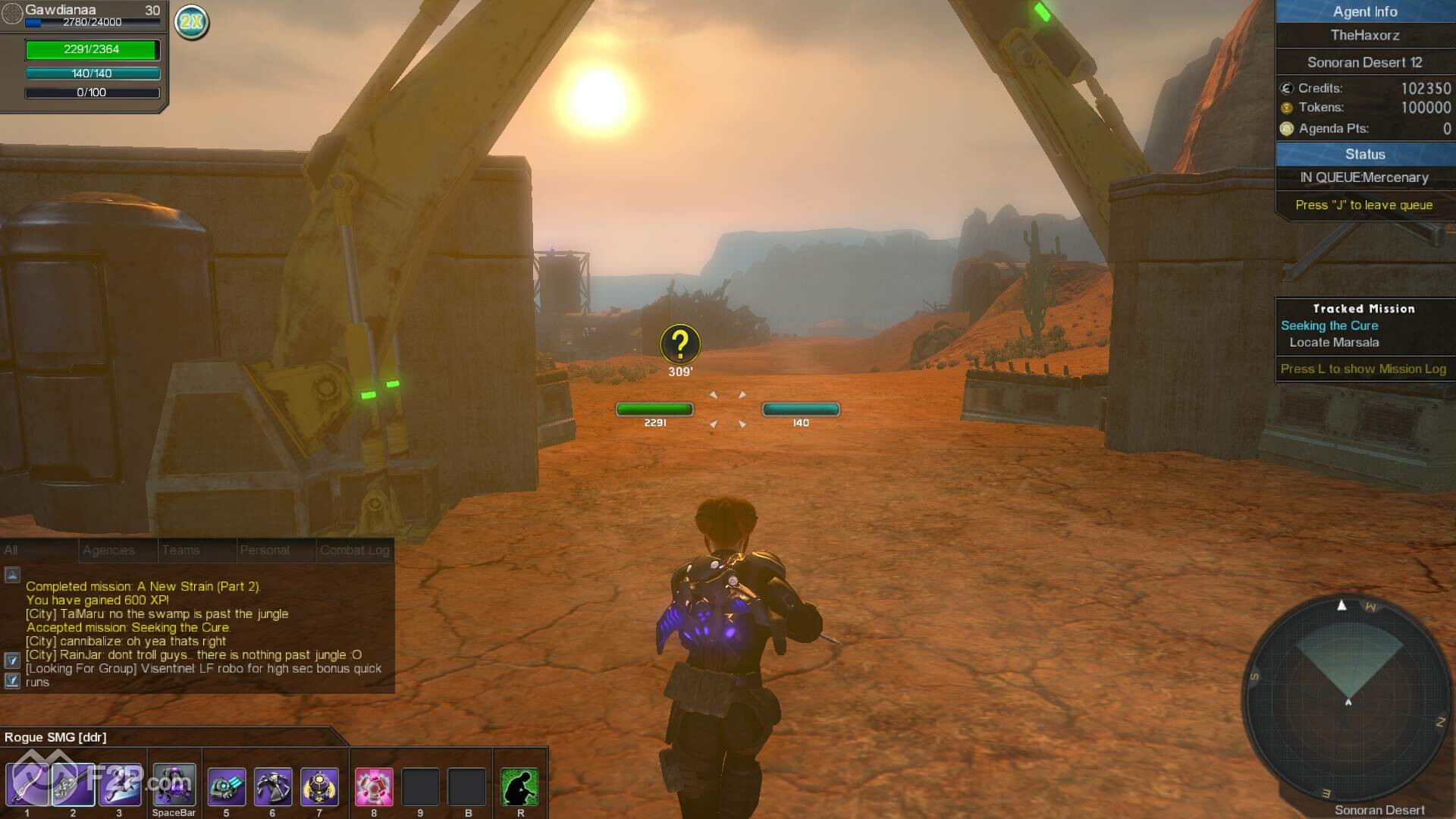1456x819 pixels.
Task: Jump chat to bottom with lowest arrow button
Action: coord(12,681)
